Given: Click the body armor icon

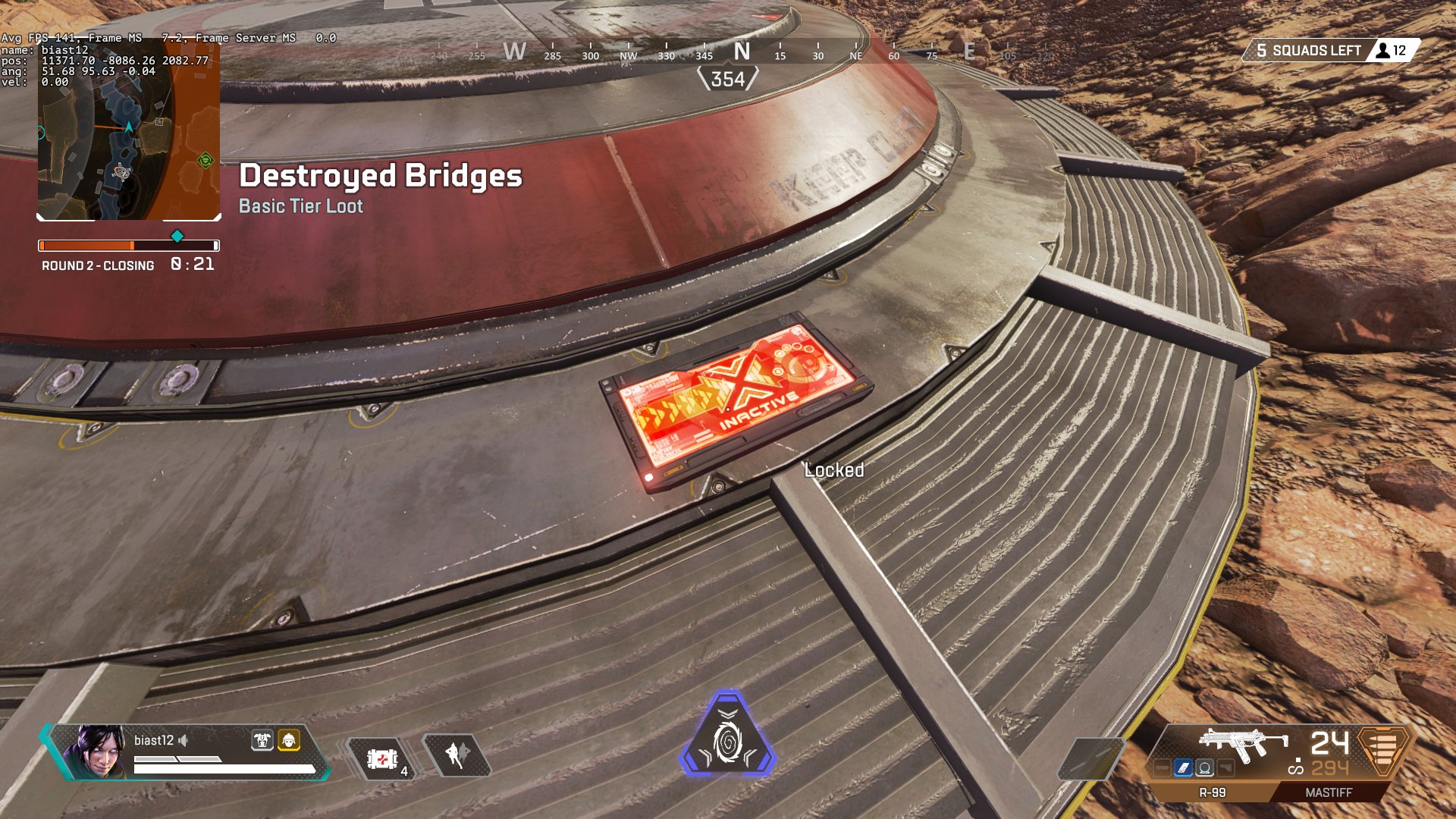Looking at the screenshot, I should coord(262,739).
